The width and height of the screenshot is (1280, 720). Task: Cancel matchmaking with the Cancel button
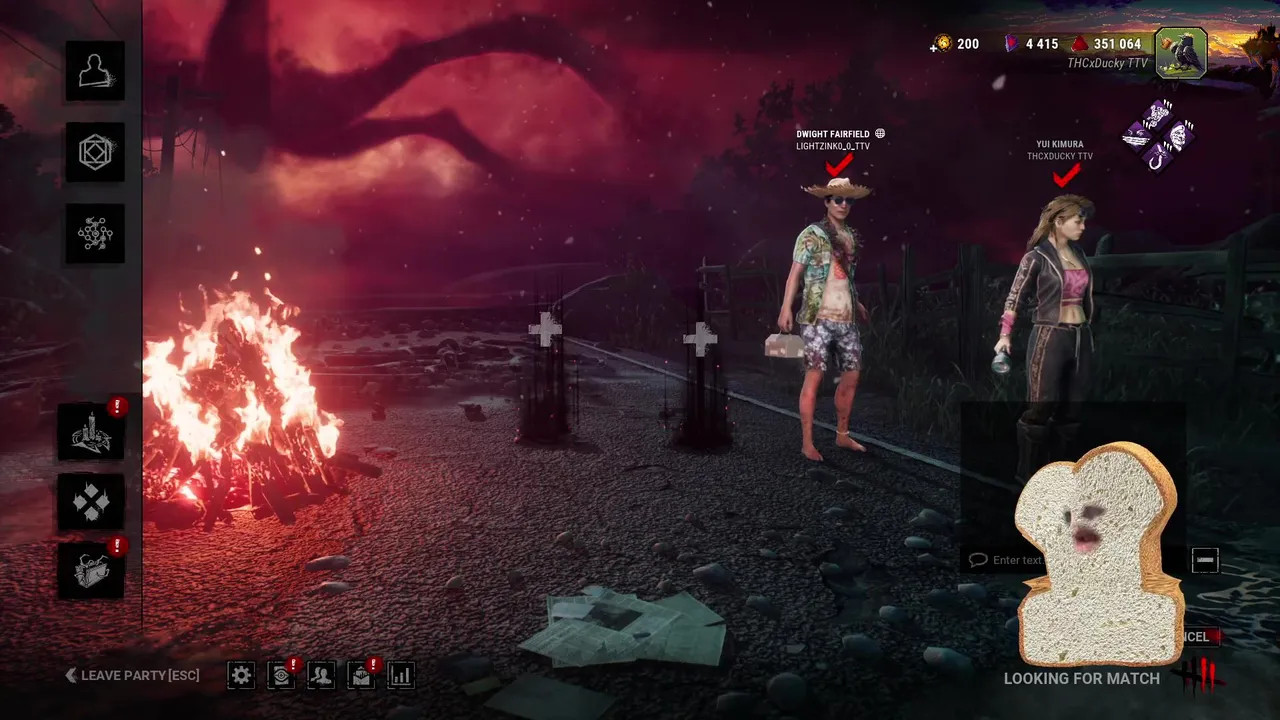(x=1197, y=637)
